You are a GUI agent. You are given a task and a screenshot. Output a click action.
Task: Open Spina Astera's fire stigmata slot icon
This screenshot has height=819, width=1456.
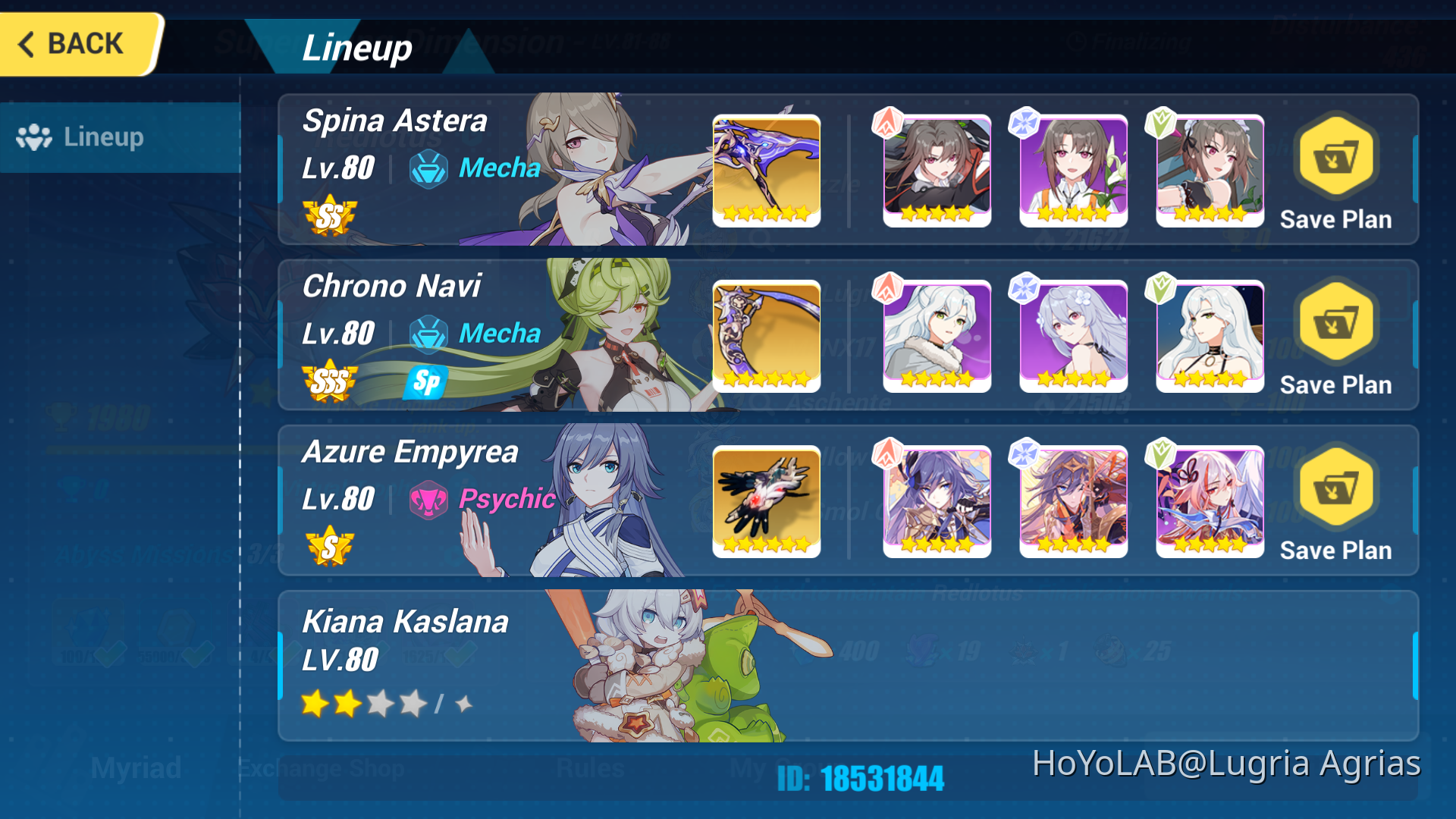pyautogui.click(x=937, y=171)
